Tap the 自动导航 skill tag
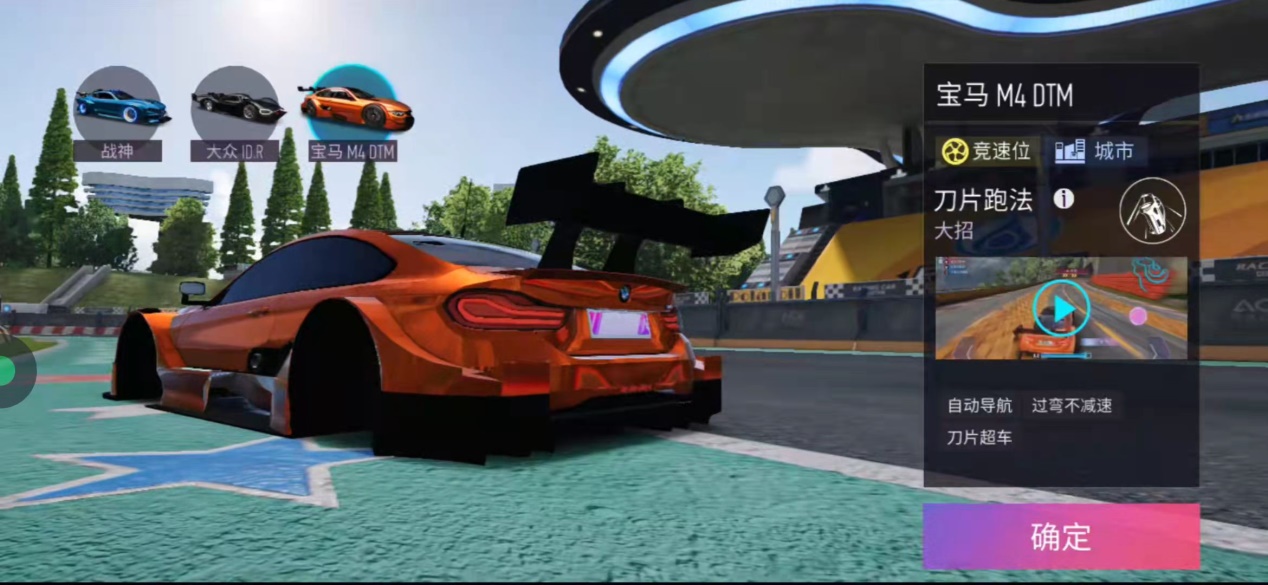 [980, 405]
